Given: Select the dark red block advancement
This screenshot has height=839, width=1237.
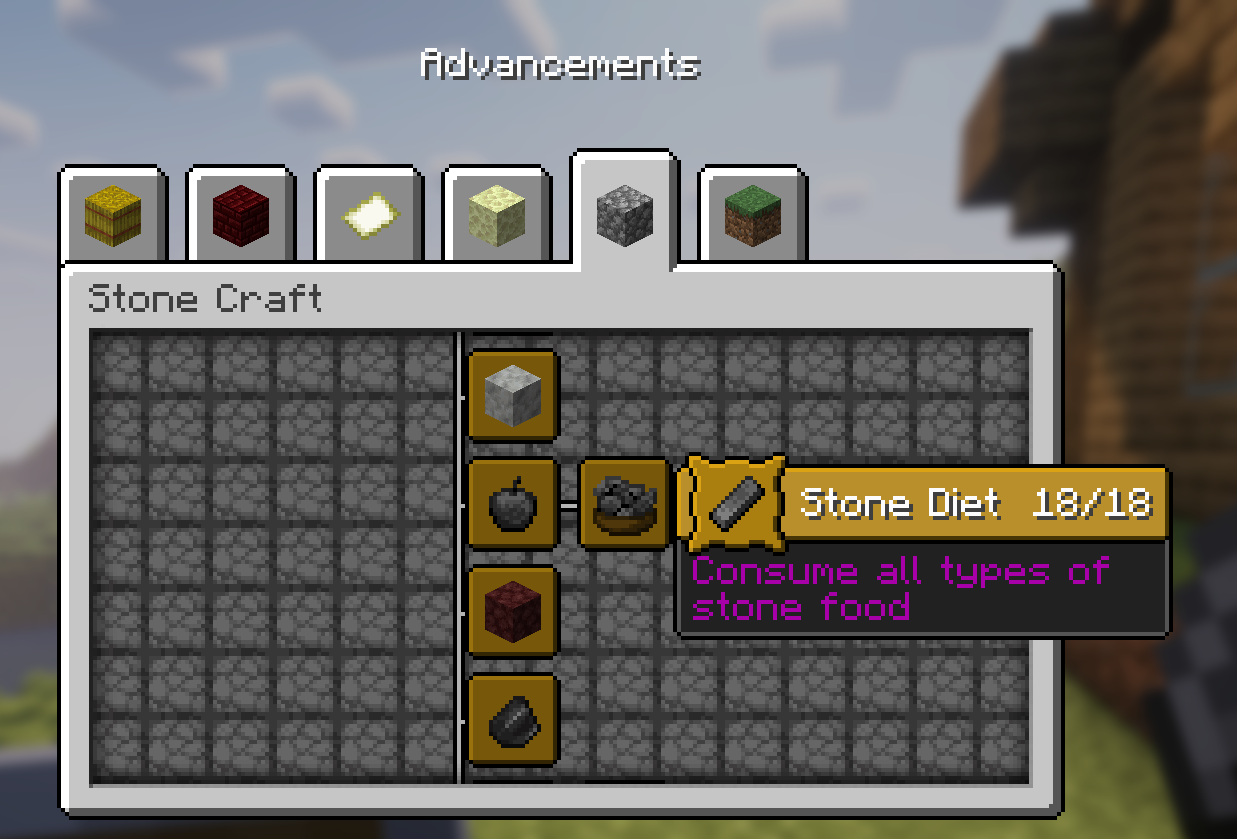Looking at the screenshot, I should [x=512, y=611].
